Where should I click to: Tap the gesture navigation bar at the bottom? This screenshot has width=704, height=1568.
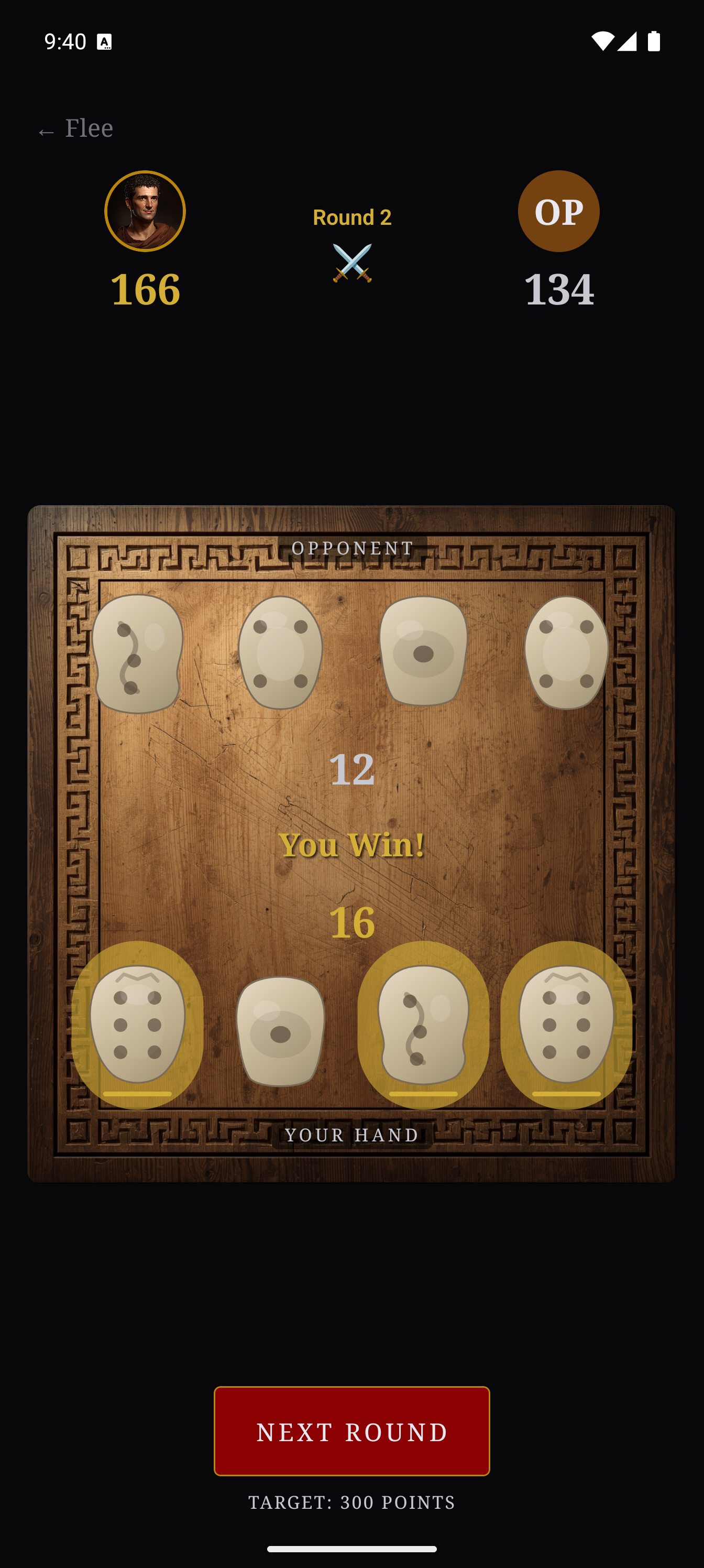click(351, 1548)
